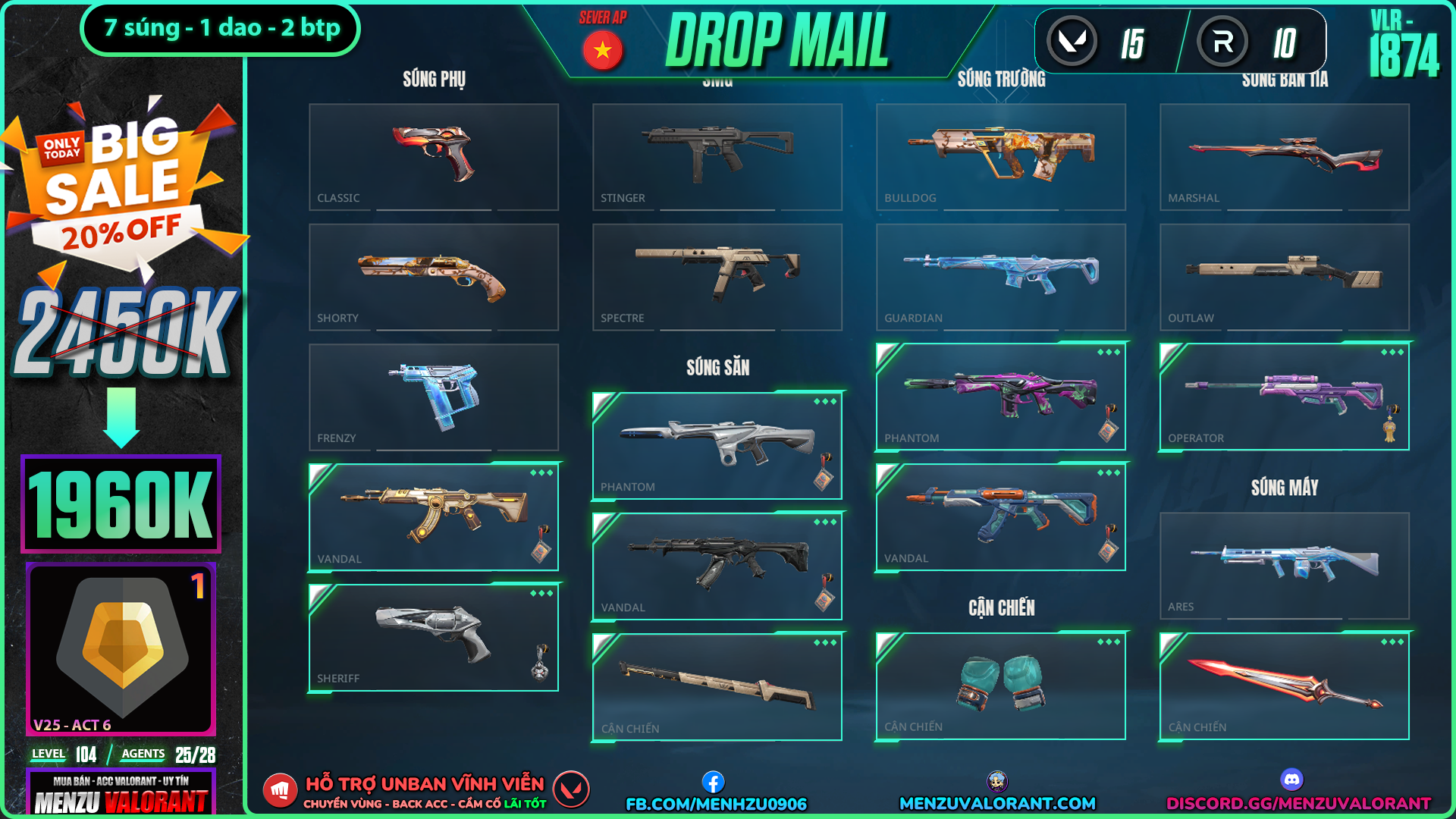Image resolution: width=1456 pixels, height=819 pixels.
Task: Pick the gold Vandal skin tile
Action: coord(433,517)
